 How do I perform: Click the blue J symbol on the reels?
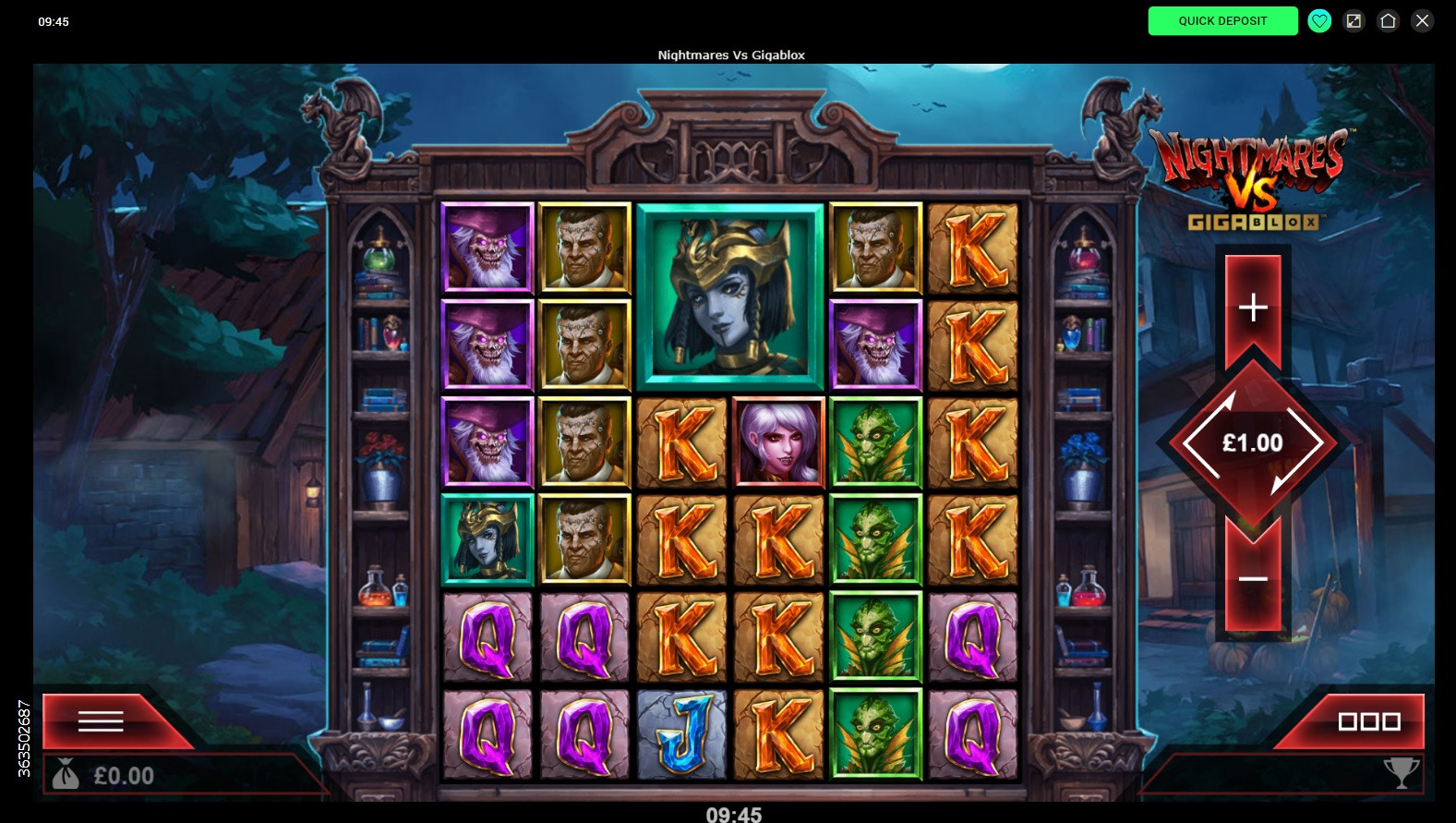point(681,732)
